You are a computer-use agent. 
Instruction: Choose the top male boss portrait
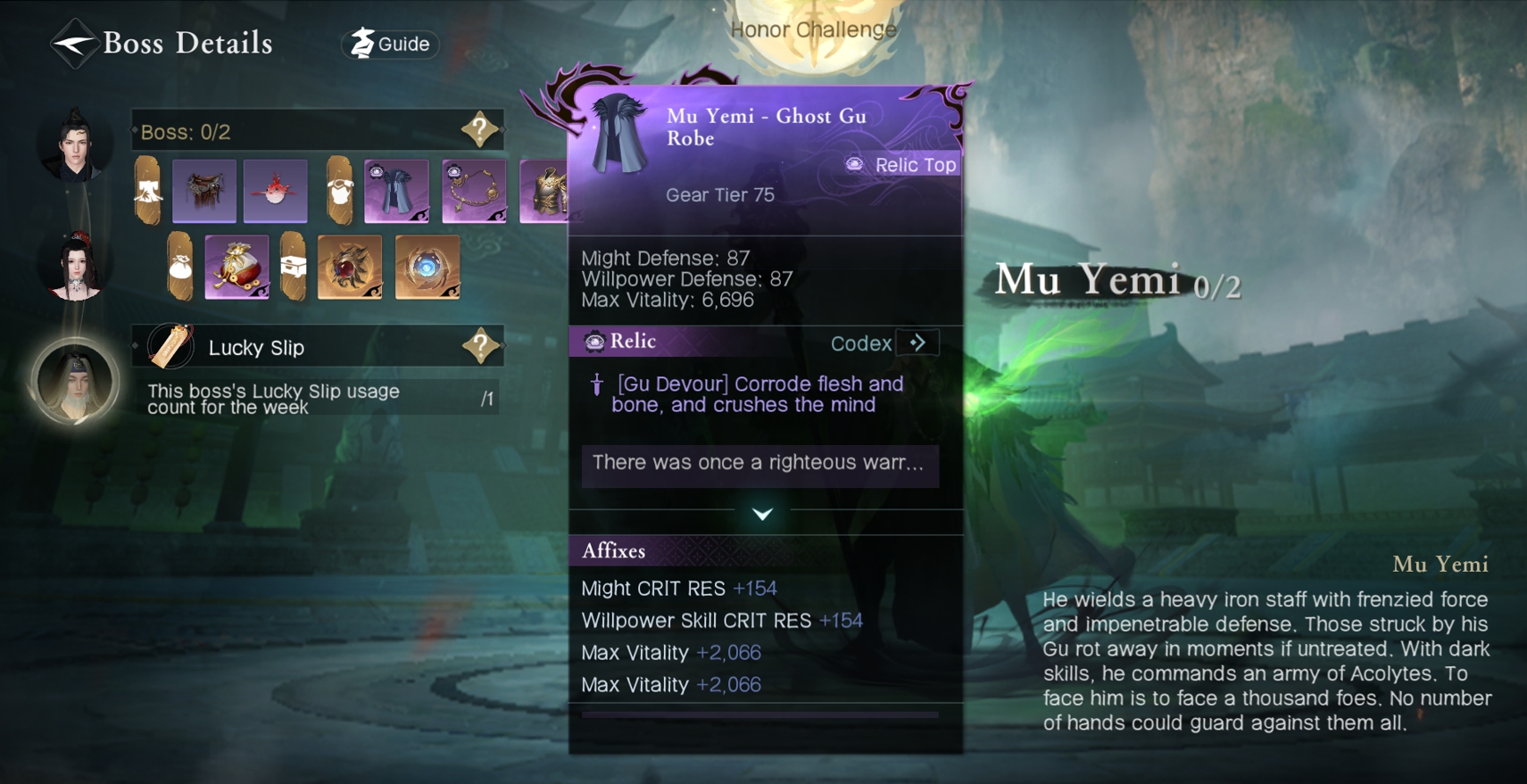tap(75, 144)
